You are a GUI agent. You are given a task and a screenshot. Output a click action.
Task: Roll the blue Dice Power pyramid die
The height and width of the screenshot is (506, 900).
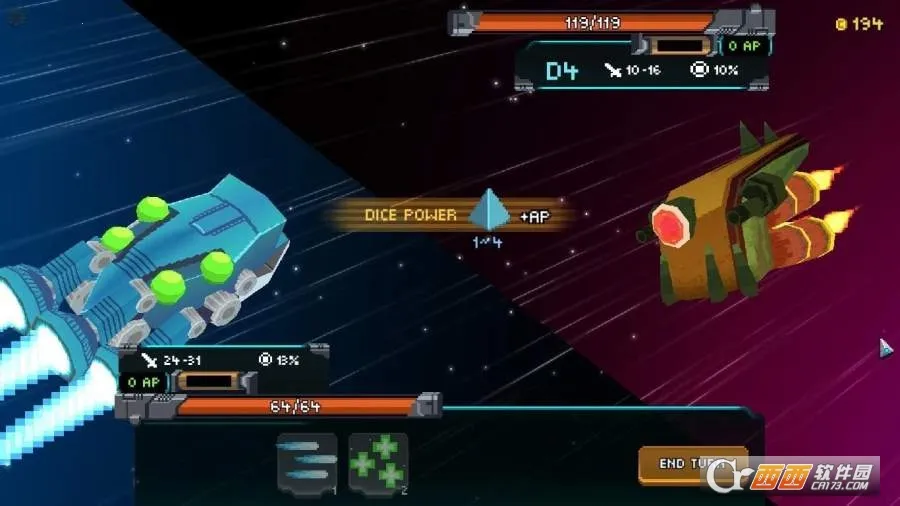(x=489, y=212)
